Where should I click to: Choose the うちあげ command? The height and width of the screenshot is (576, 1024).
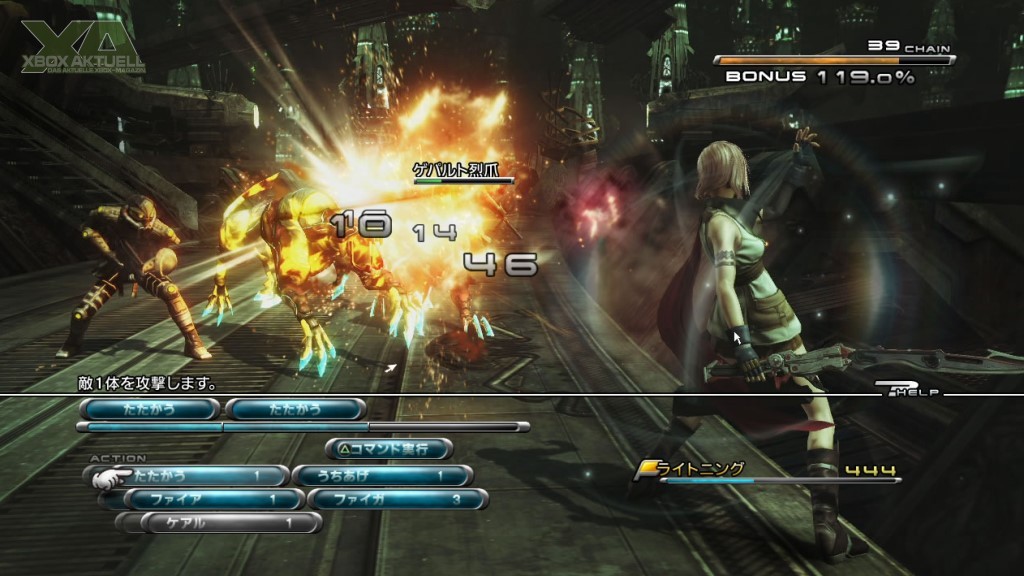tap(381, 476)
